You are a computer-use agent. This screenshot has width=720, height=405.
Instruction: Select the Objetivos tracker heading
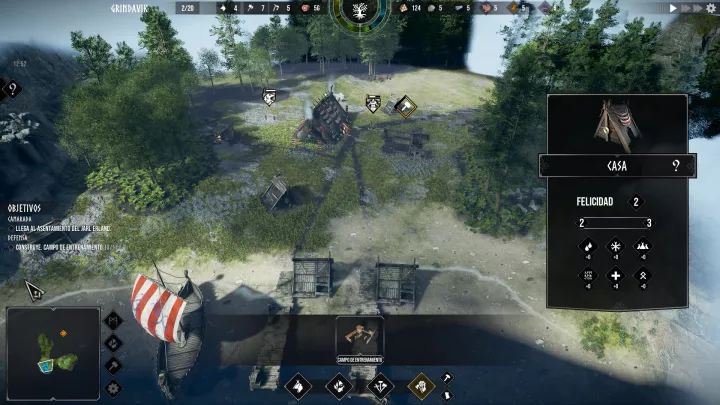(x=23, y=207)
